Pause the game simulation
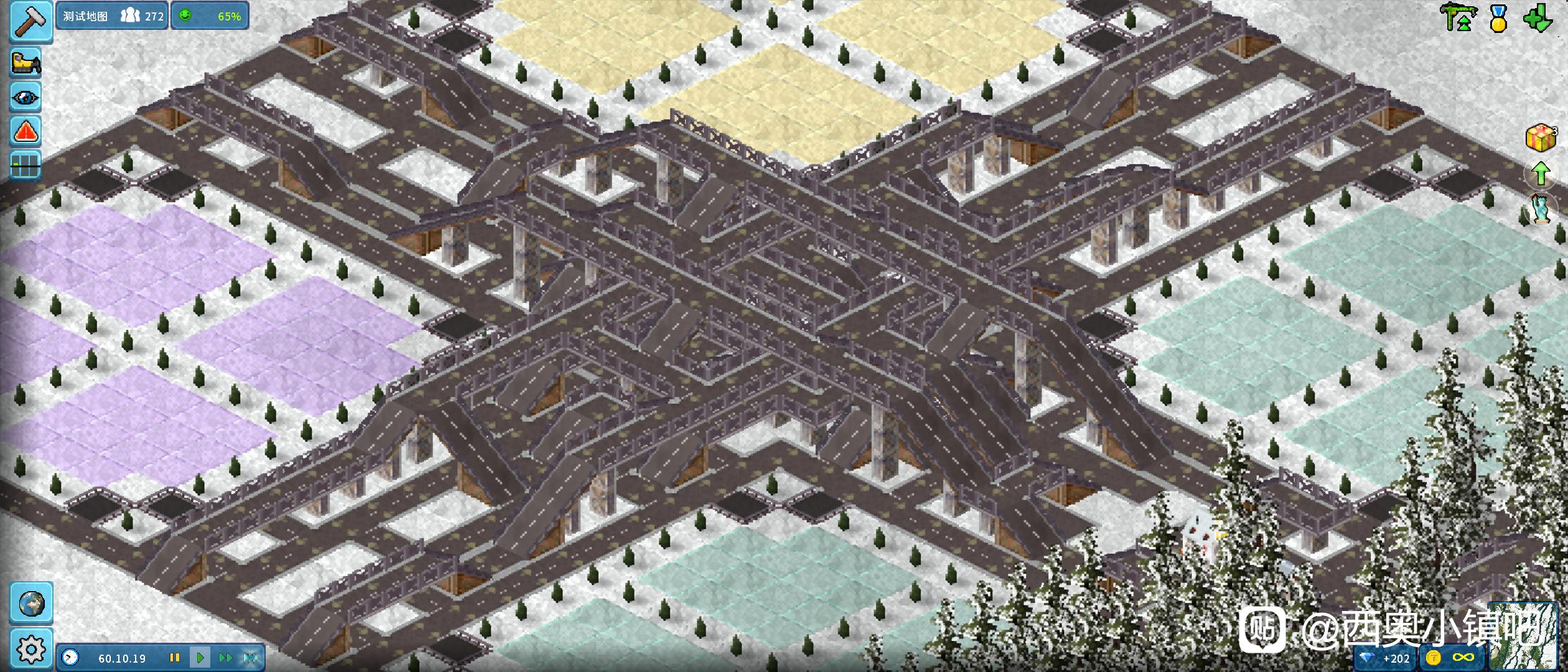The height and width of the screenshot is (672, 1568). (x=175, y=658)
